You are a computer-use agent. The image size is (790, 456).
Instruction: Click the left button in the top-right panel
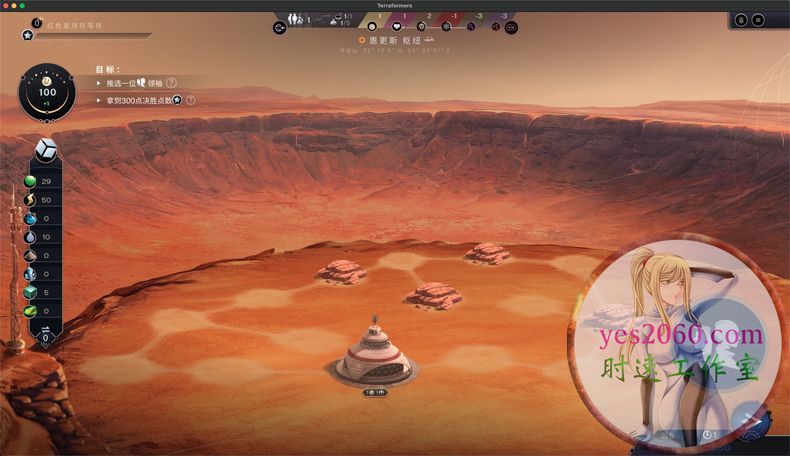tap(741, 19)
